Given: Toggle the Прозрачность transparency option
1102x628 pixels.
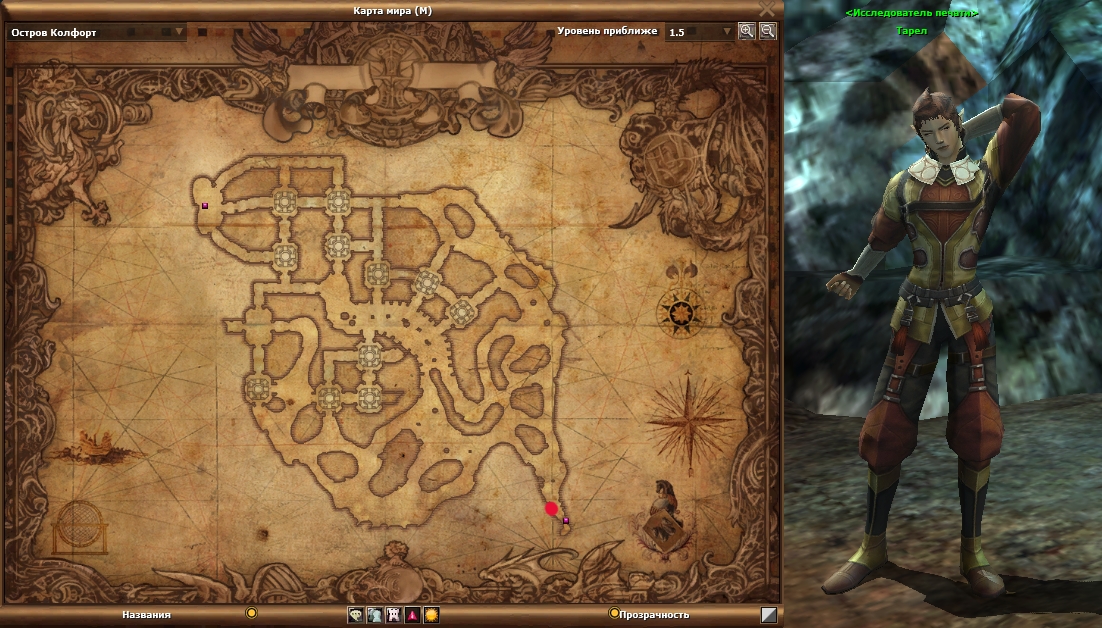Looking at the screenshot, I should [x=614, y=613].
